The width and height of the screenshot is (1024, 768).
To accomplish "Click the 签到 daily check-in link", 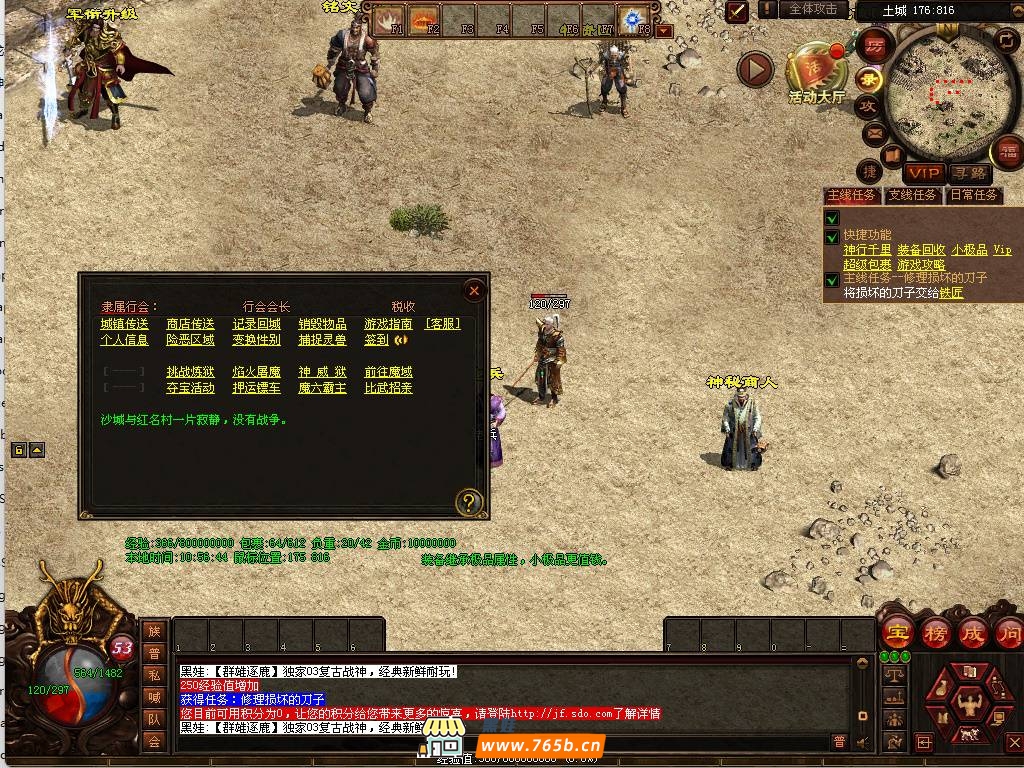I will tap(376, 340).
